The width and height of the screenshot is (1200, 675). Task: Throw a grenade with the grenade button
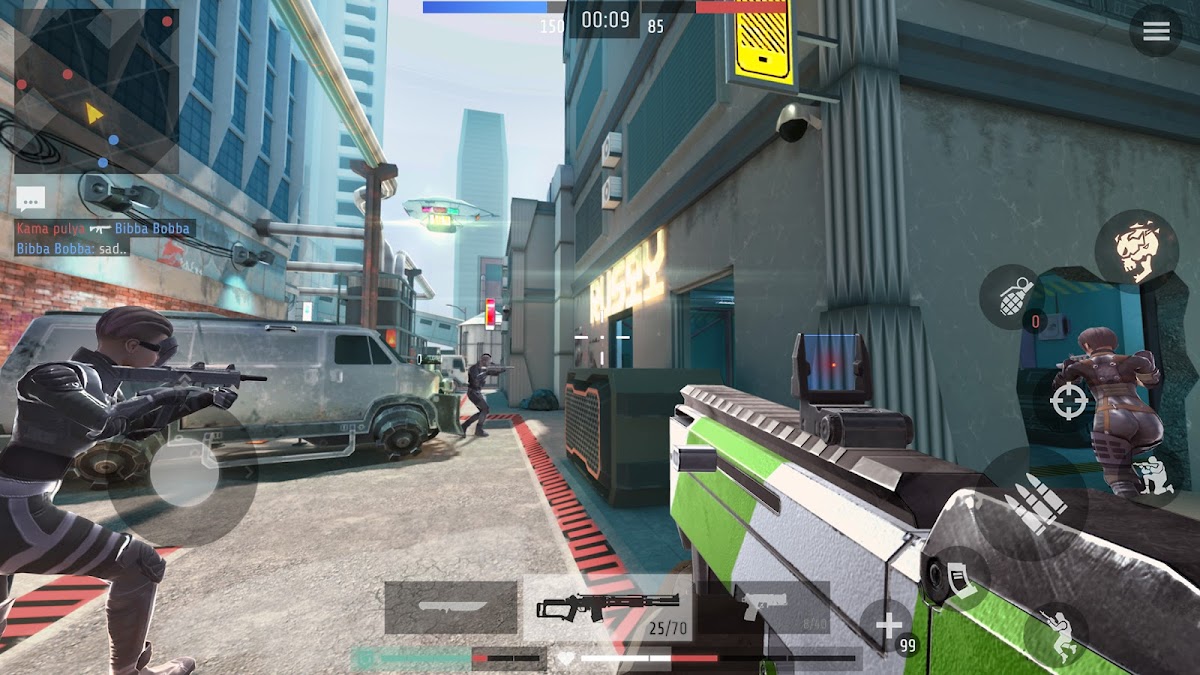(1011, 297)
